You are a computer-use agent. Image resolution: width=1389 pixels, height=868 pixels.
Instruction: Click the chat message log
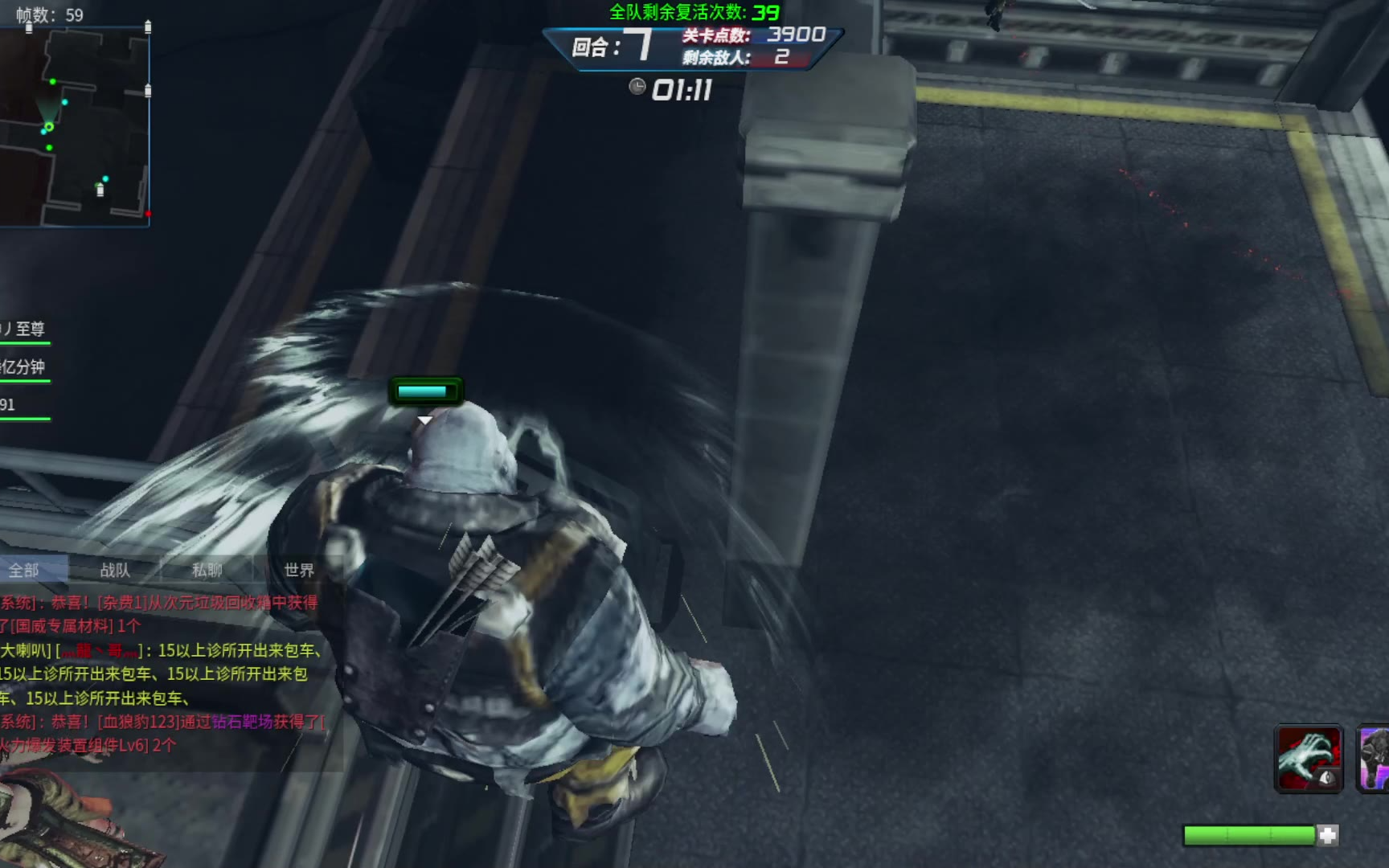(x=161, y=674)
